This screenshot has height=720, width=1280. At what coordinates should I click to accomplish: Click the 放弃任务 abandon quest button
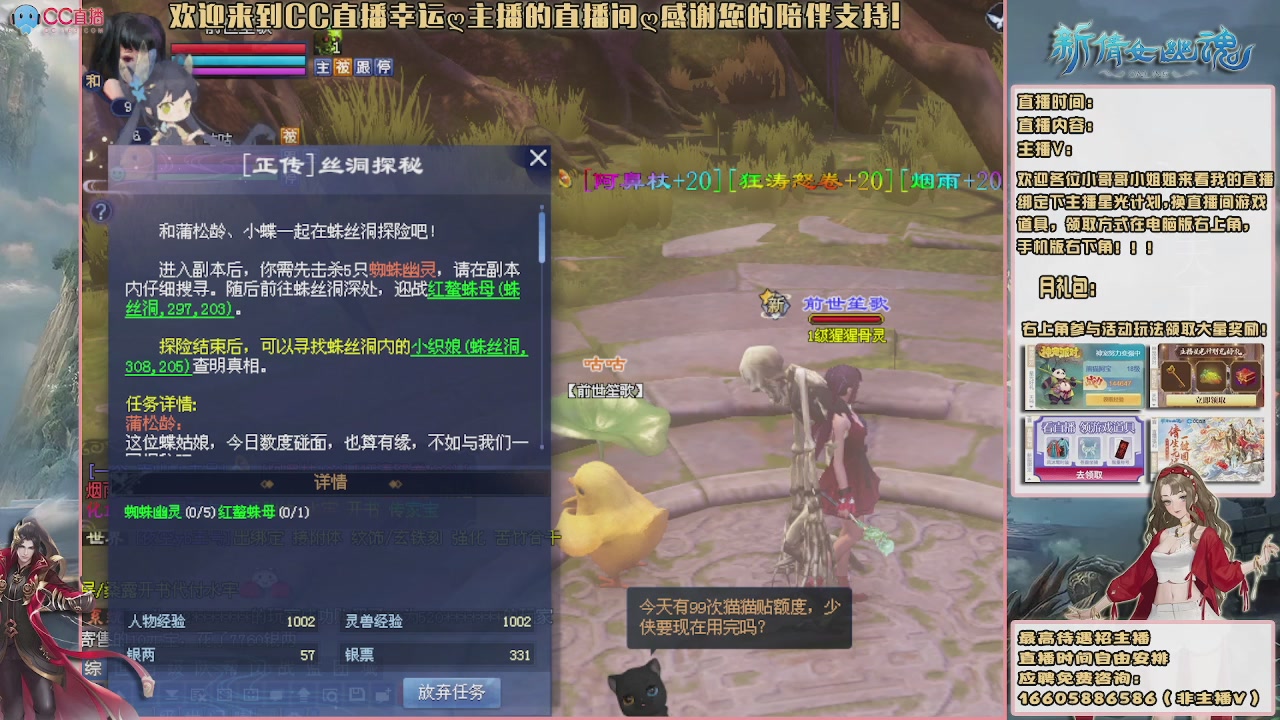pos(451,692)
